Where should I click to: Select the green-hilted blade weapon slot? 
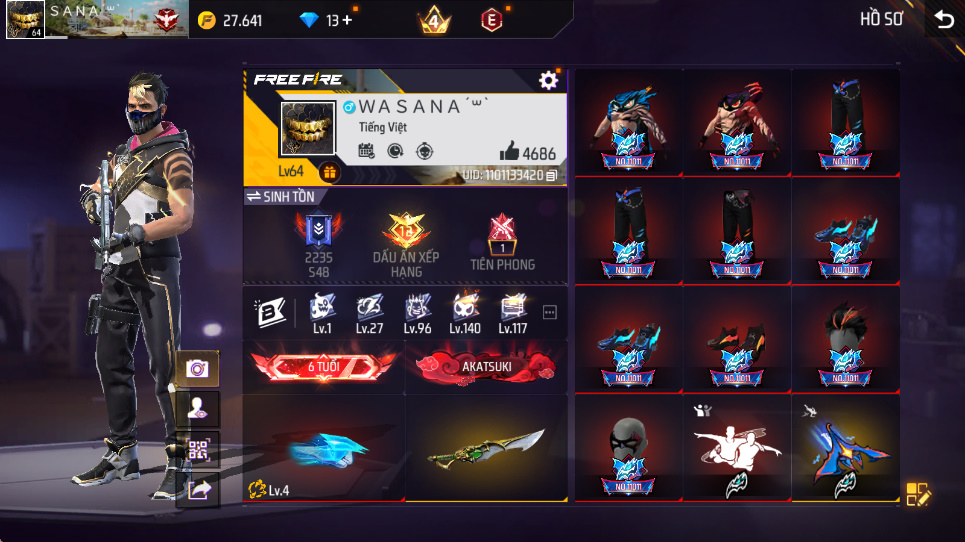click(486, 447)
